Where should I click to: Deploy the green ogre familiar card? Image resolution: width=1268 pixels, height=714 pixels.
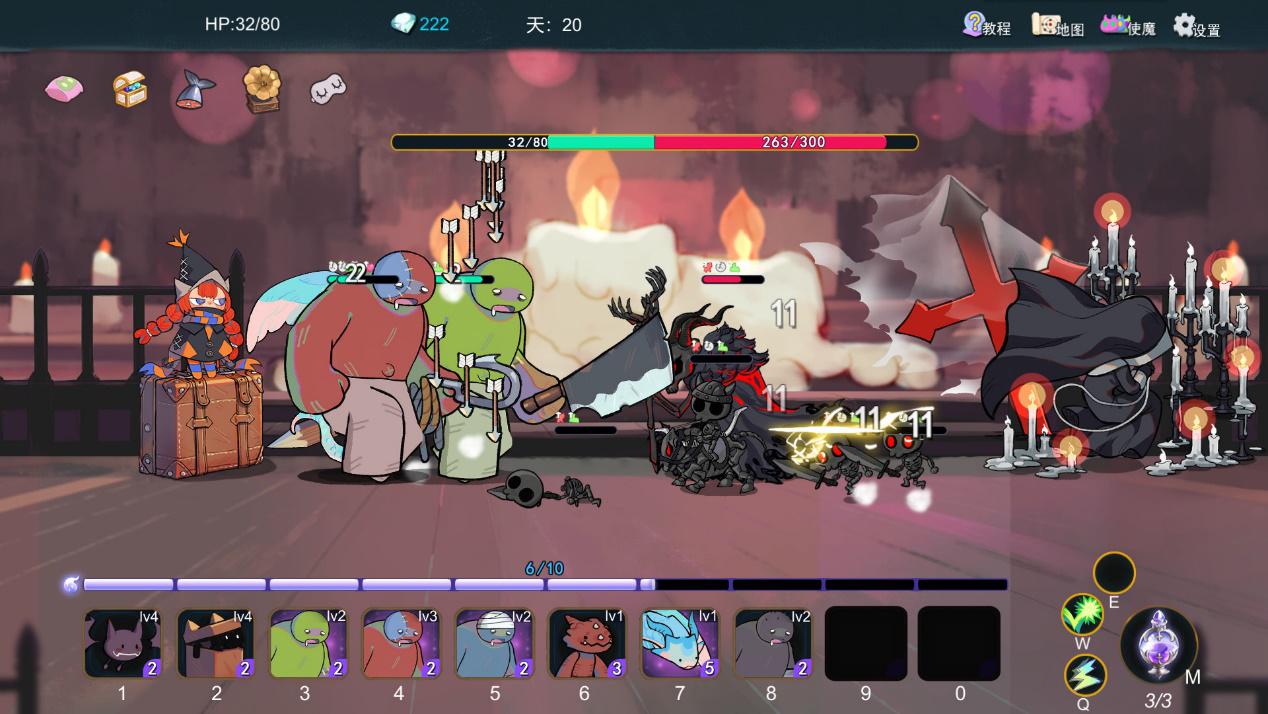point(307,643)
